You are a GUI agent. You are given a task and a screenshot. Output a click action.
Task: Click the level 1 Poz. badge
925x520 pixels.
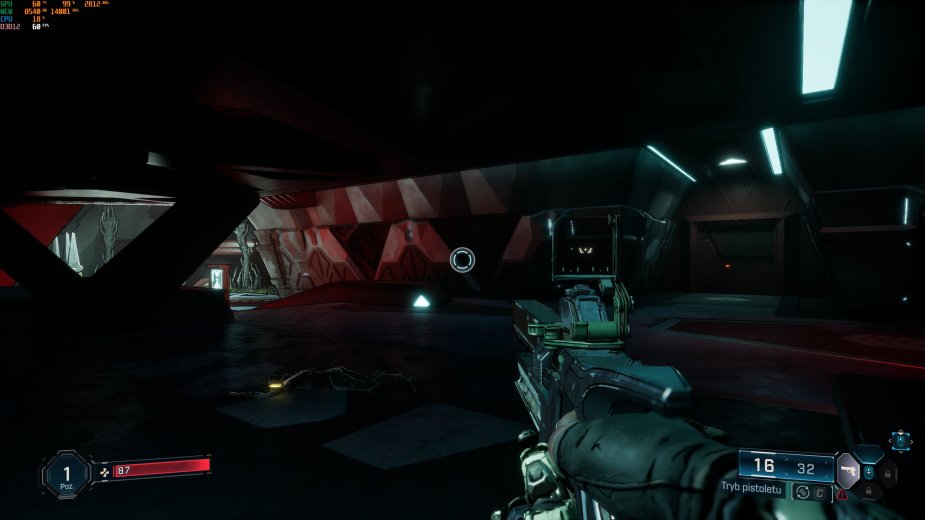coord(67,472)
